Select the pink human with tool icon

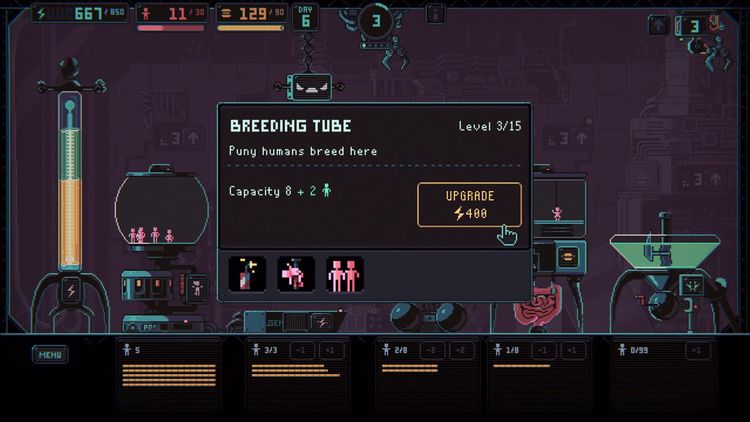coord(296,274)
